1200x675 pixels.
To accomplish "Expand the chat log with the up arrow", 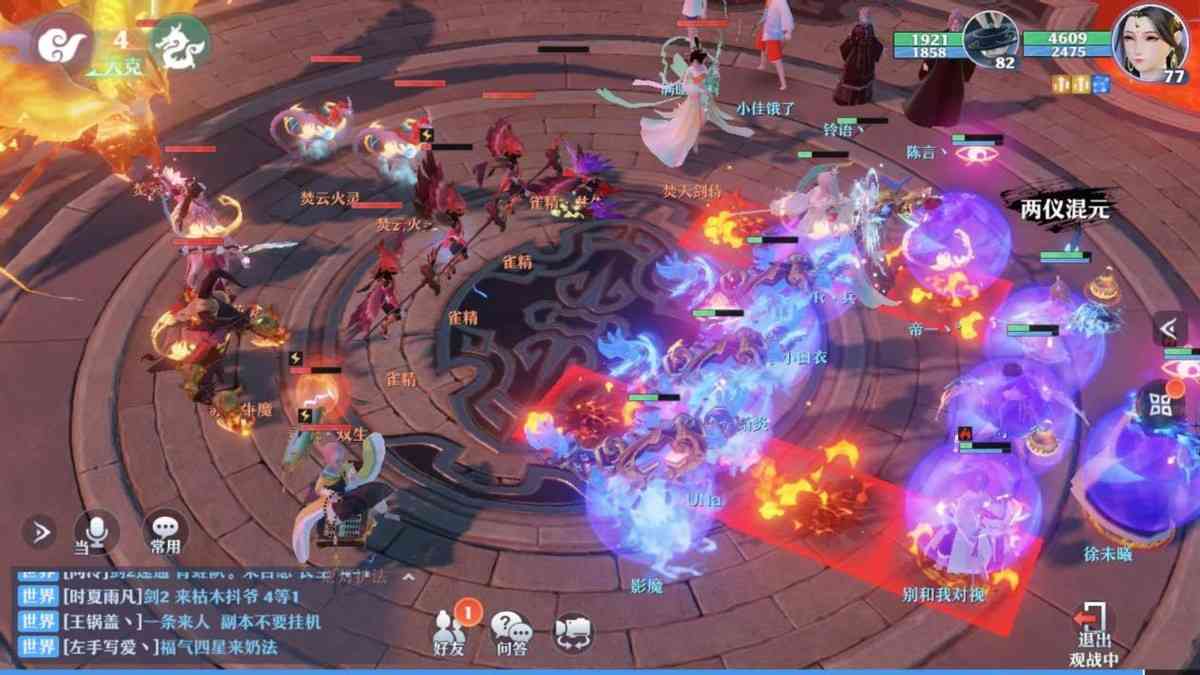I will point(407,577).
